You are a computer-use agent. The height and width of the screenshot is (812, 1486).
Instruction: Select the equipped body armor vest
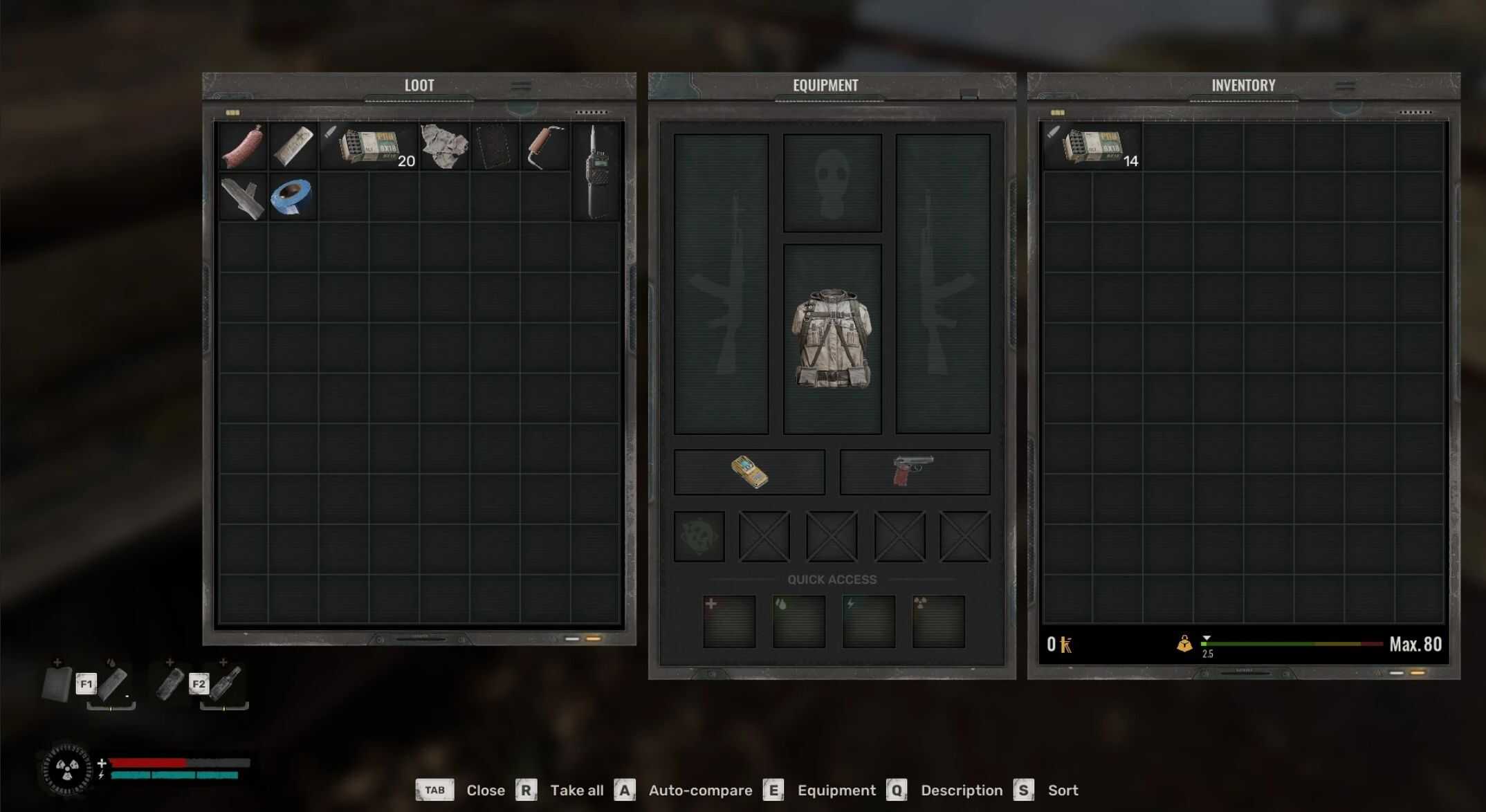(x=832, y=338)
